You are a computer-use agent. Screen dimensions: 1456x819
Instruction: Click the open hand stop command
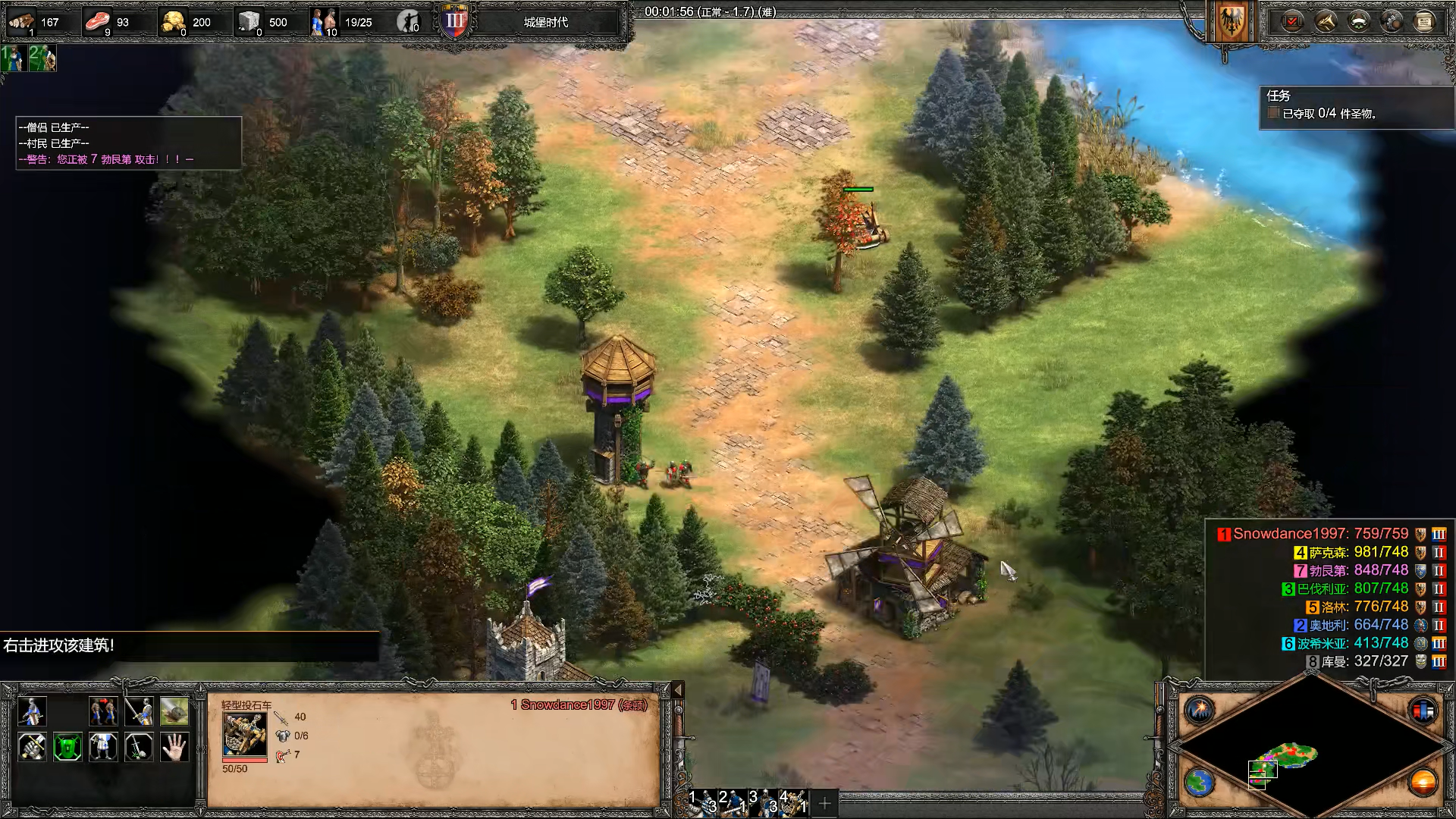pyautogui.click(x=174, y=747)
